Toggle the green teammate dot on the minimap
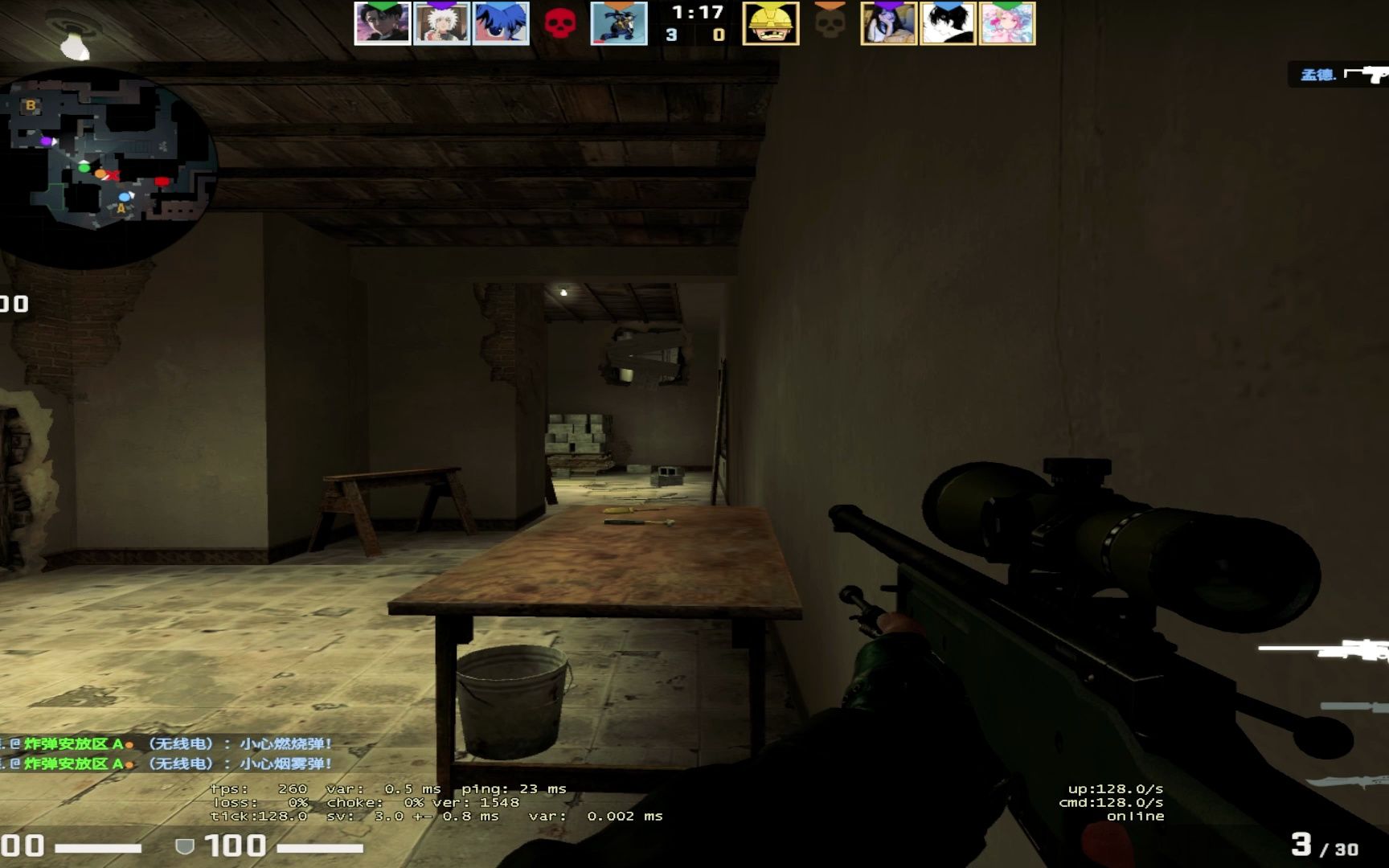This screenshot has width=1389, height=868. [x=84, y=168]
